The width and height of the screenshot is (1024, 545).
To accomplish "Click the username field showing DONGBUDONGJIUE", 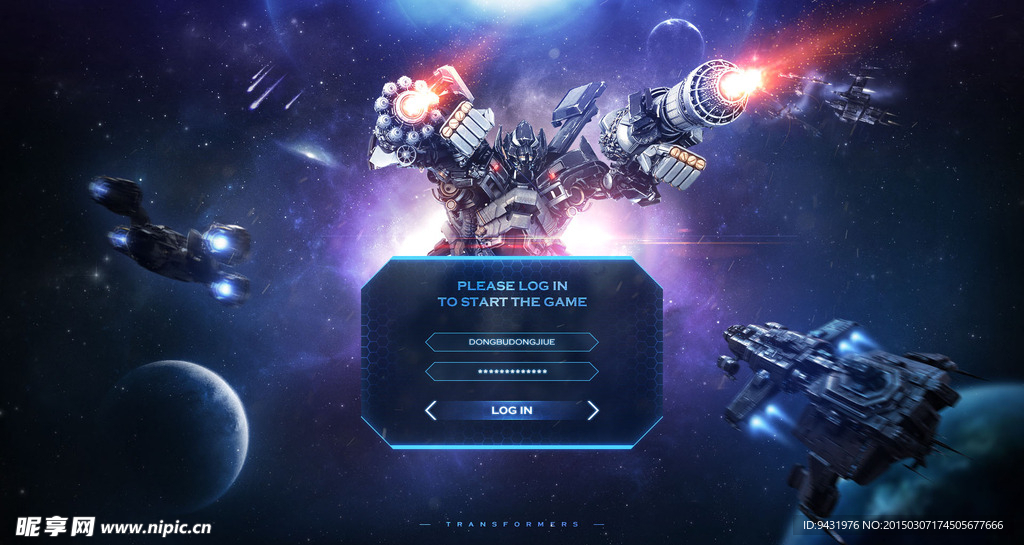I will tap(511, 342).
